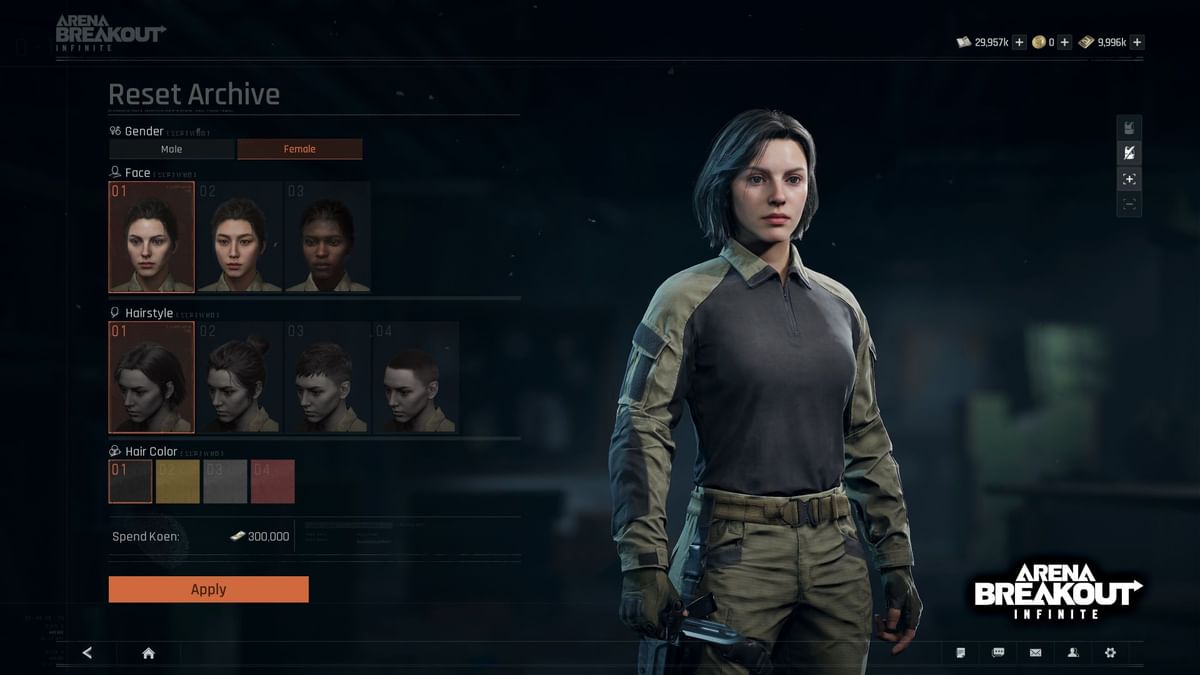Choose the Female gender option

(x=299, y=149)
